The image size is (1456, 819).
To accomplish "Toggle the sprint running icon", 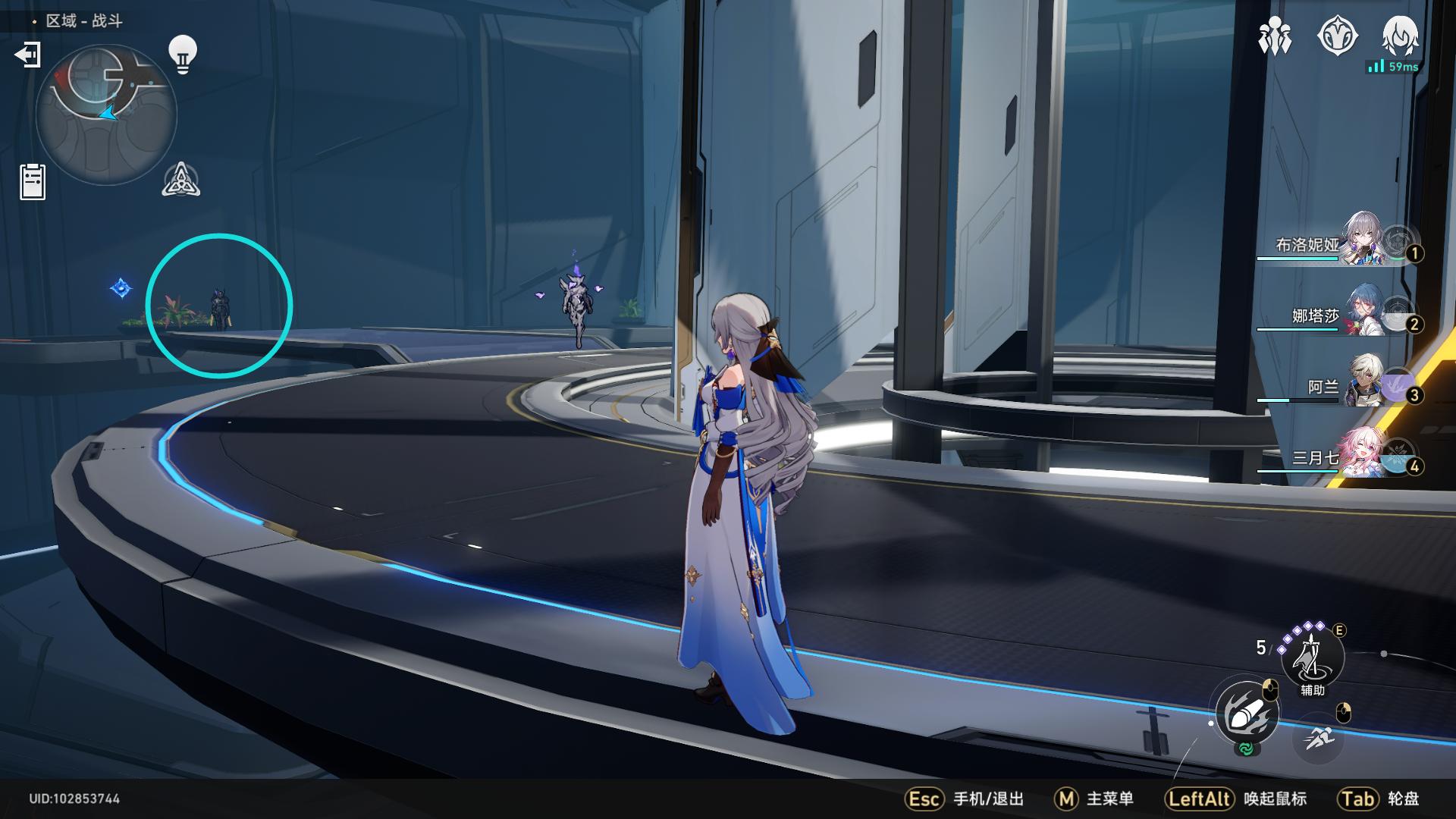I will point(1319,736).
